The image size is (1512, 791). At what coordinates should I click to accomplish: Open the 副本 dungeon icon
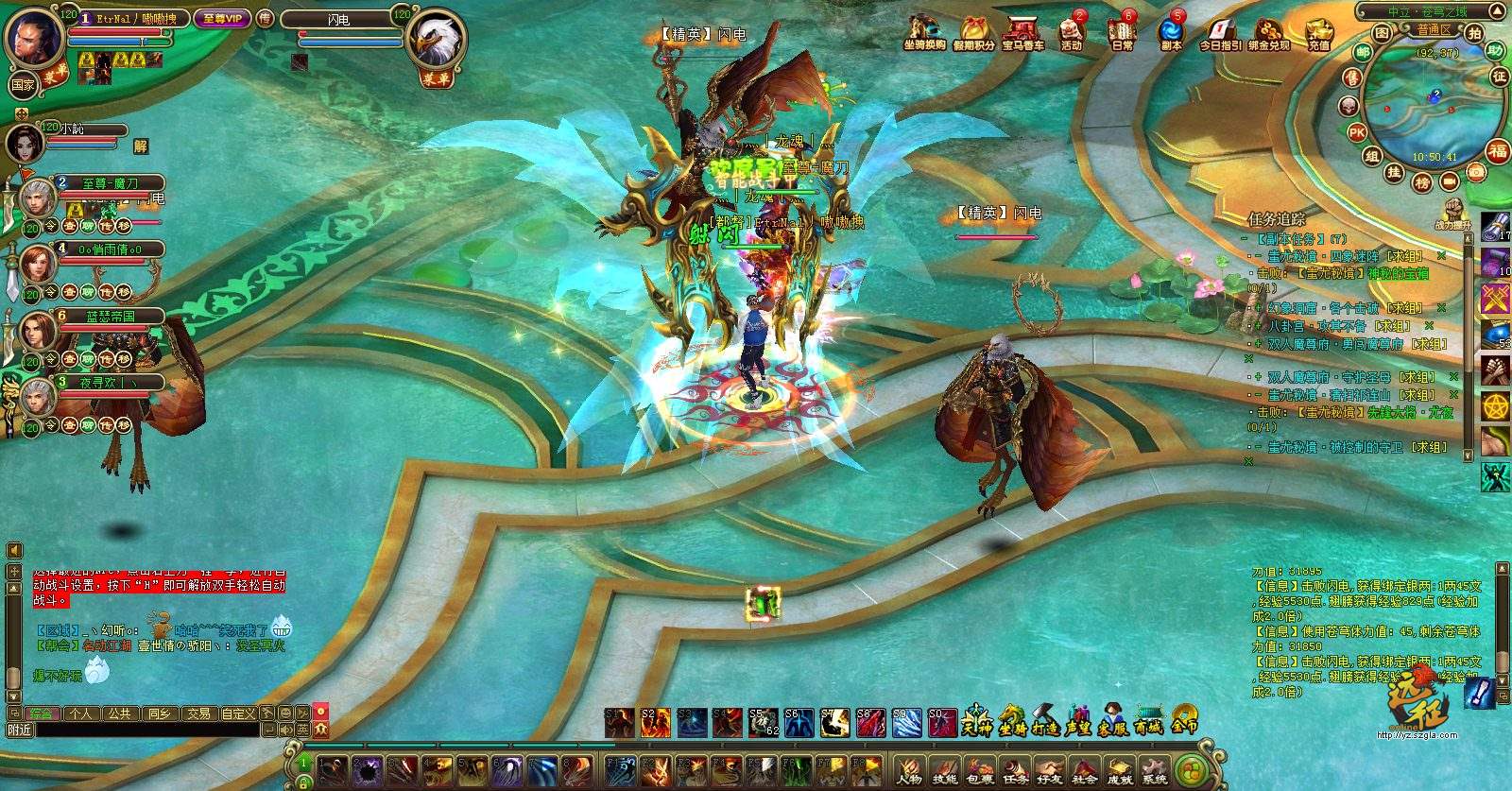pos(1171,32)
